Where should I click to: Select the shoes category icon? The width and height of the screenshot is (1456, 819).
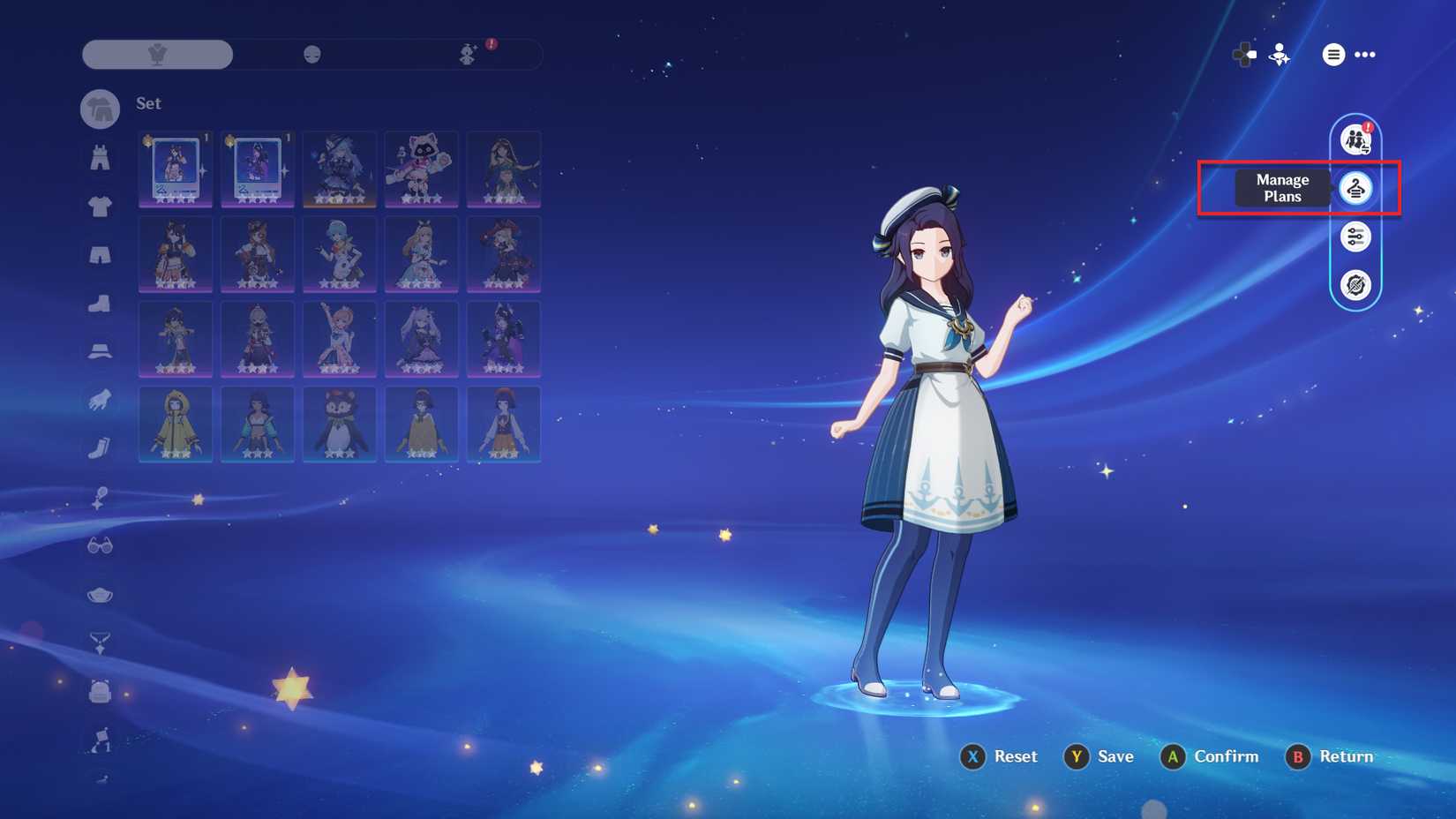[100, 303]
